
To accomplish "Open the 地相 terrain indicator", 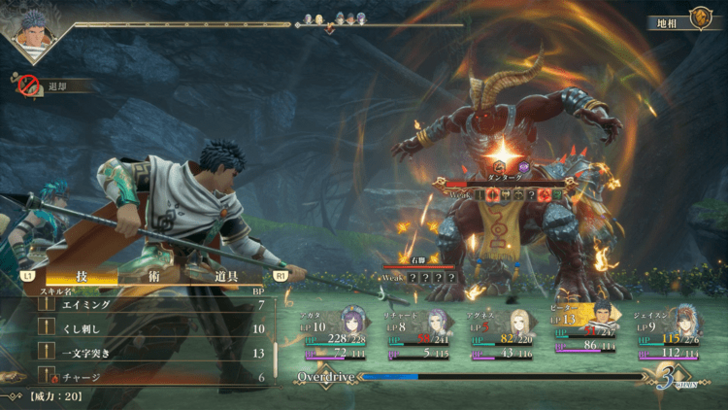I will coord(682,20).
